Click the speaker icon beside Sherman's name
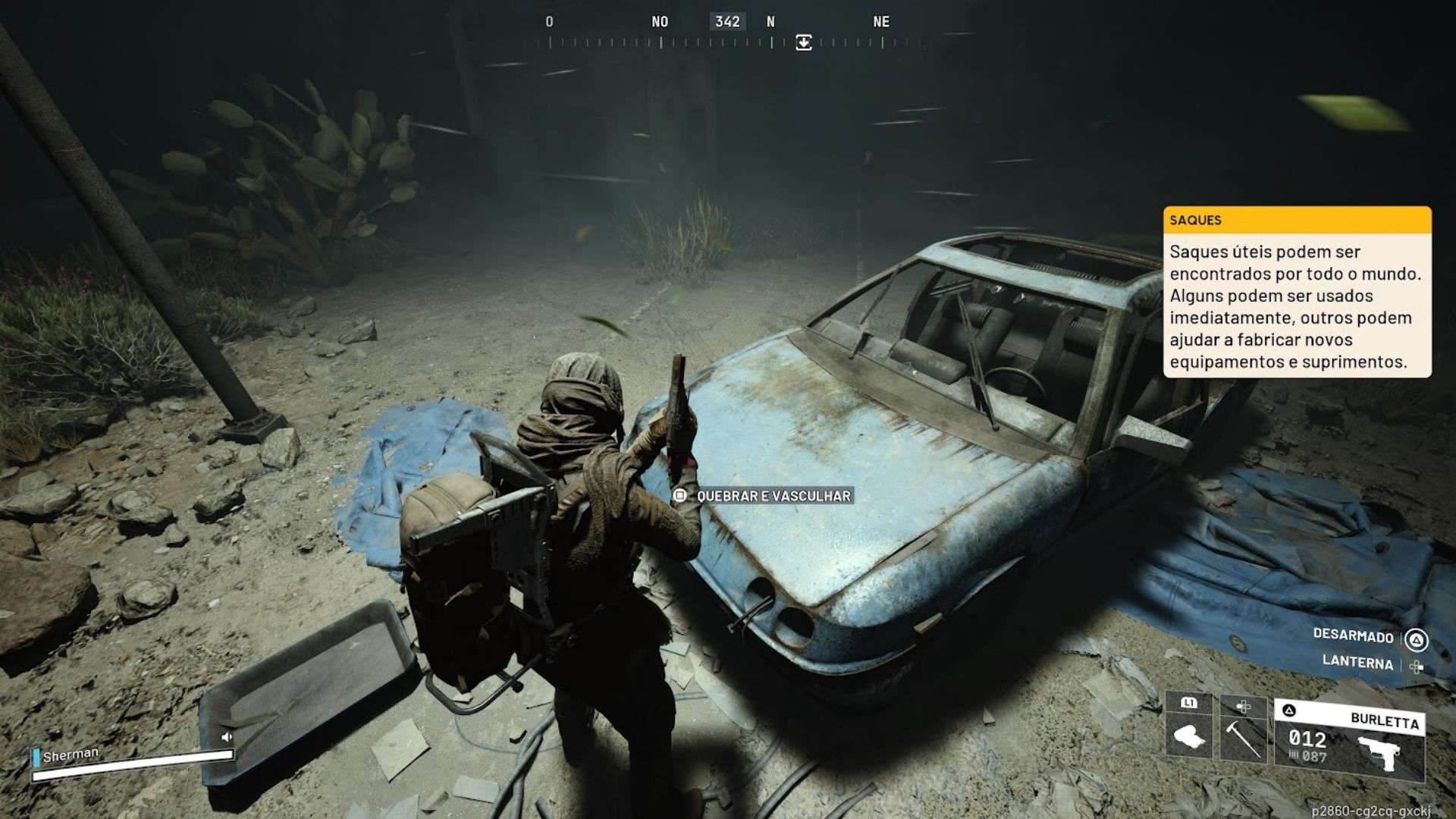This screenshot has width=1456, height=819. click(226, 736)
